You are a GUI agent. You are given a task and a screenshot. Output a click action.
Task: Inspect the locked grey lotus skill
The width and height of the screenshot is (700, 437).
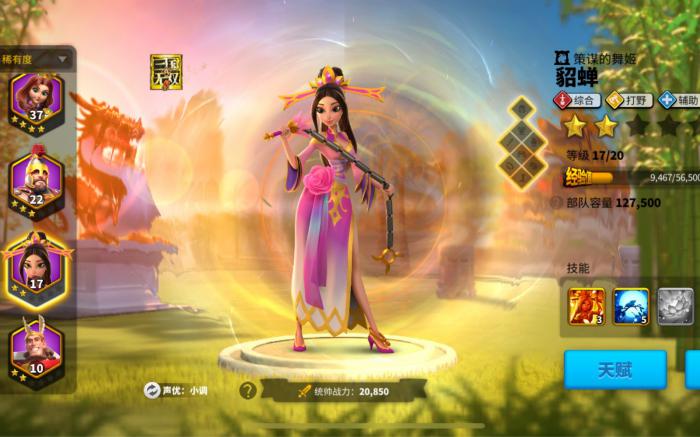(x=676, y=306)
